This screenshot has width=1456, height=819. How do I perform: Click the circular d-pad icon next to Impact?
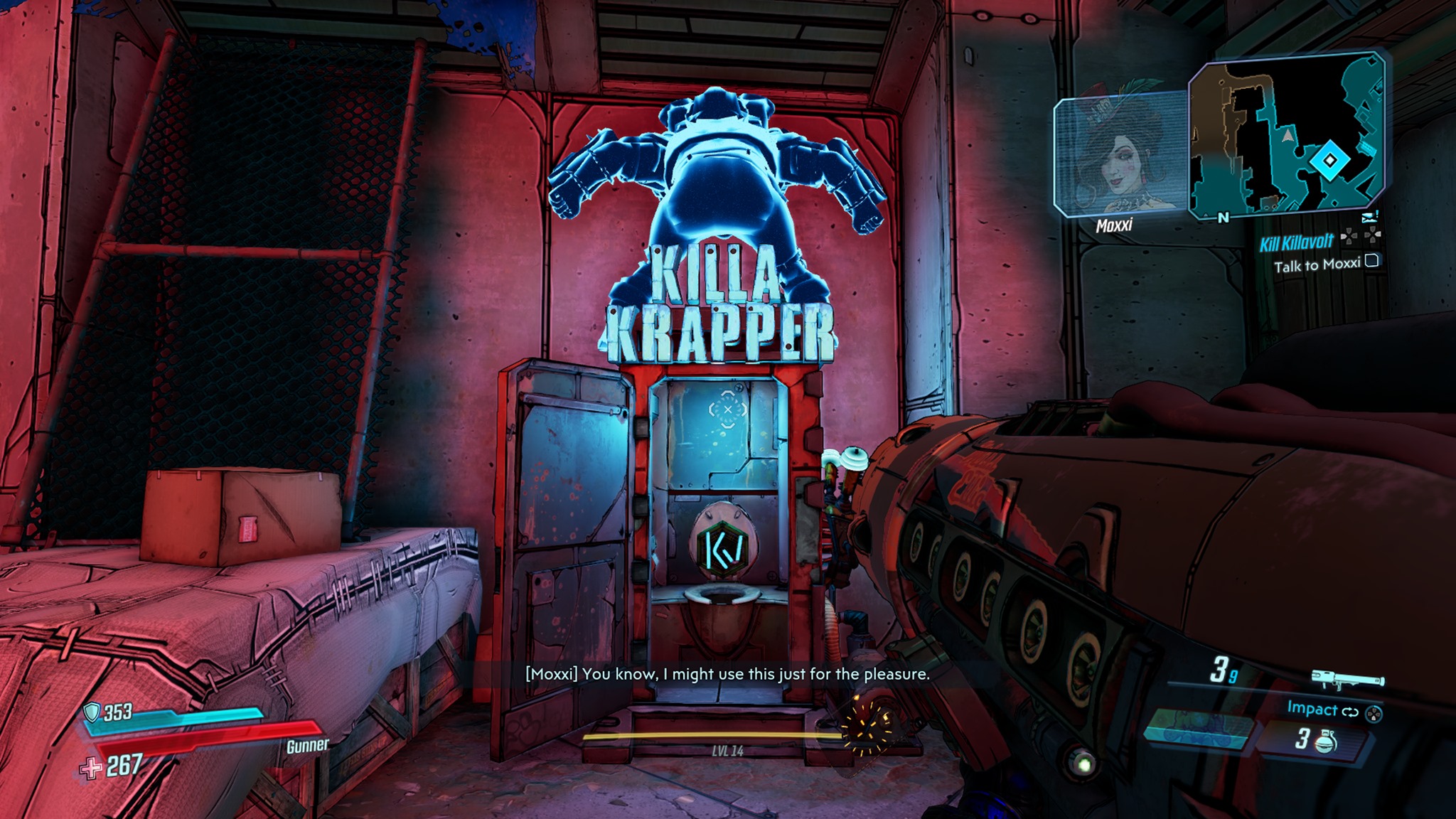coord(1374,714)
